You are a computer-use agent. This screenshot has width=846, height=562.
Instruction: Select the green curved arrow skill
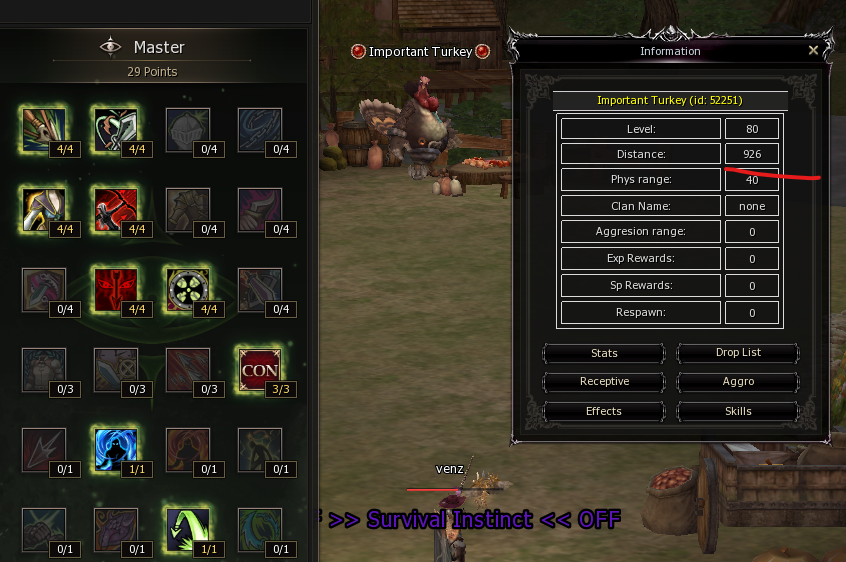[186, 529]
